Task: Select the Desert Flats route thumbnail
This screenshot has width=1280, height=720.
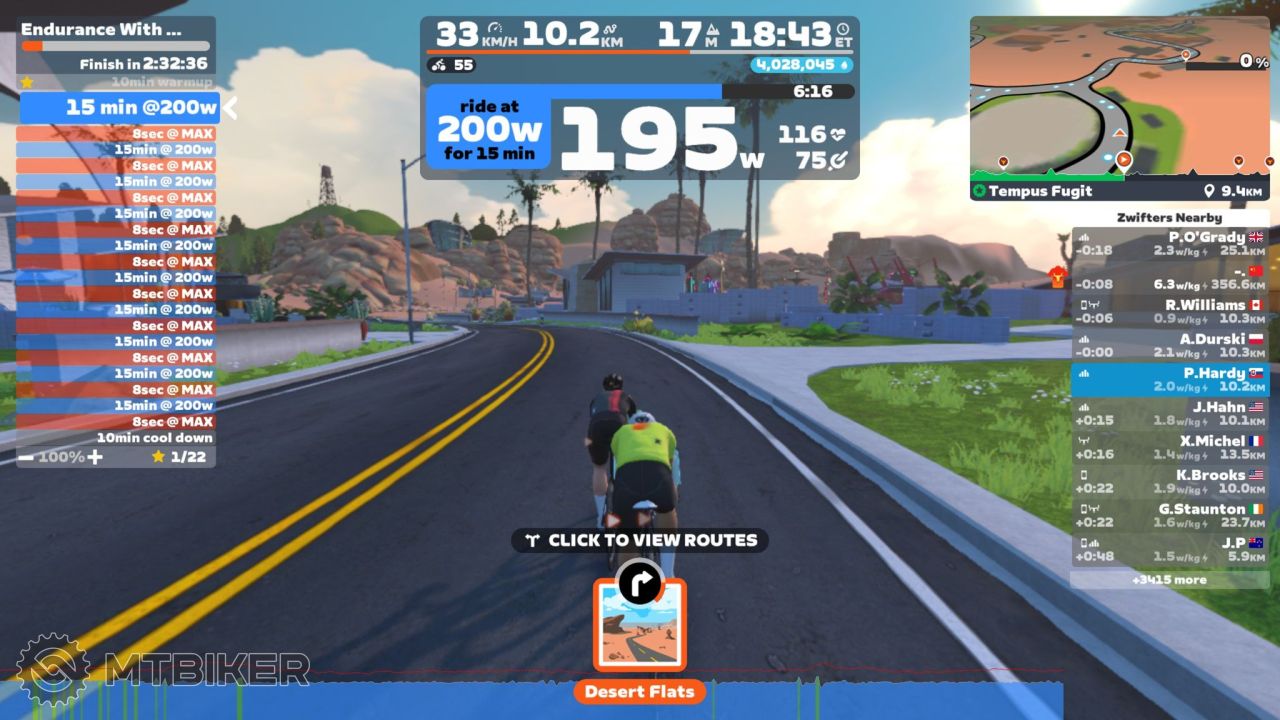Action: (x=640, y=625)
